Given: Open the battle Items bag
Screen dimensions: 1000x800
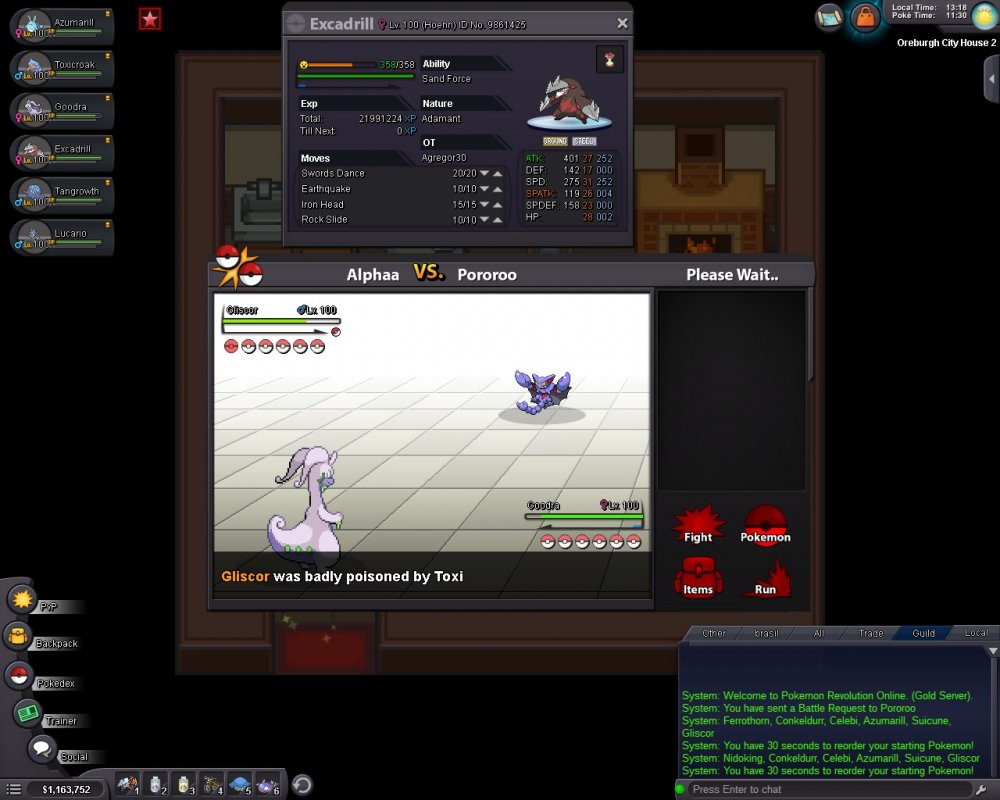Looking at the screenshot, I should [x=698, y=578].
